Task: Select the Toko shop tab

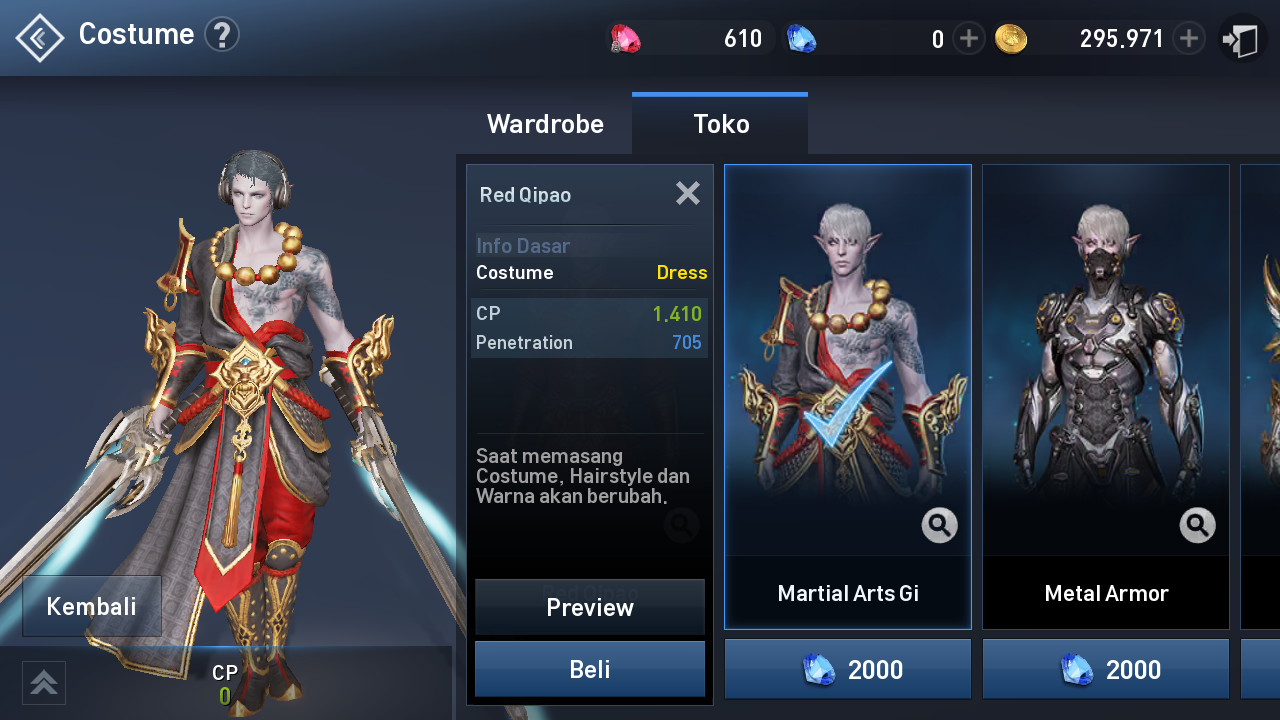Action: (721, 124)
